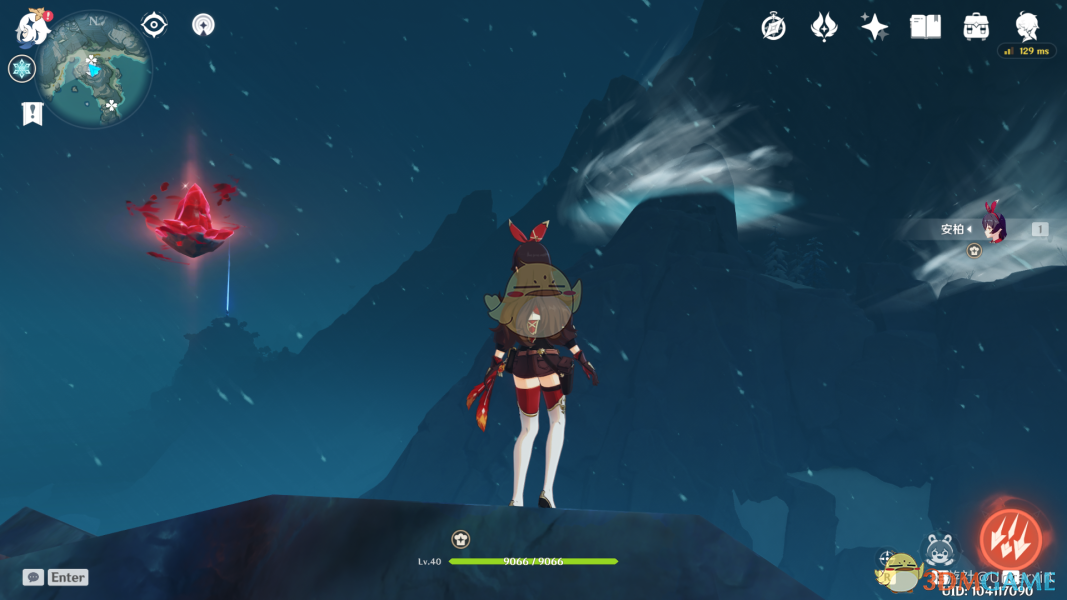The height and width of the screenshot is (600, 1067).
Task: Open the domed star icon beside the minimap
Action: 203,25
